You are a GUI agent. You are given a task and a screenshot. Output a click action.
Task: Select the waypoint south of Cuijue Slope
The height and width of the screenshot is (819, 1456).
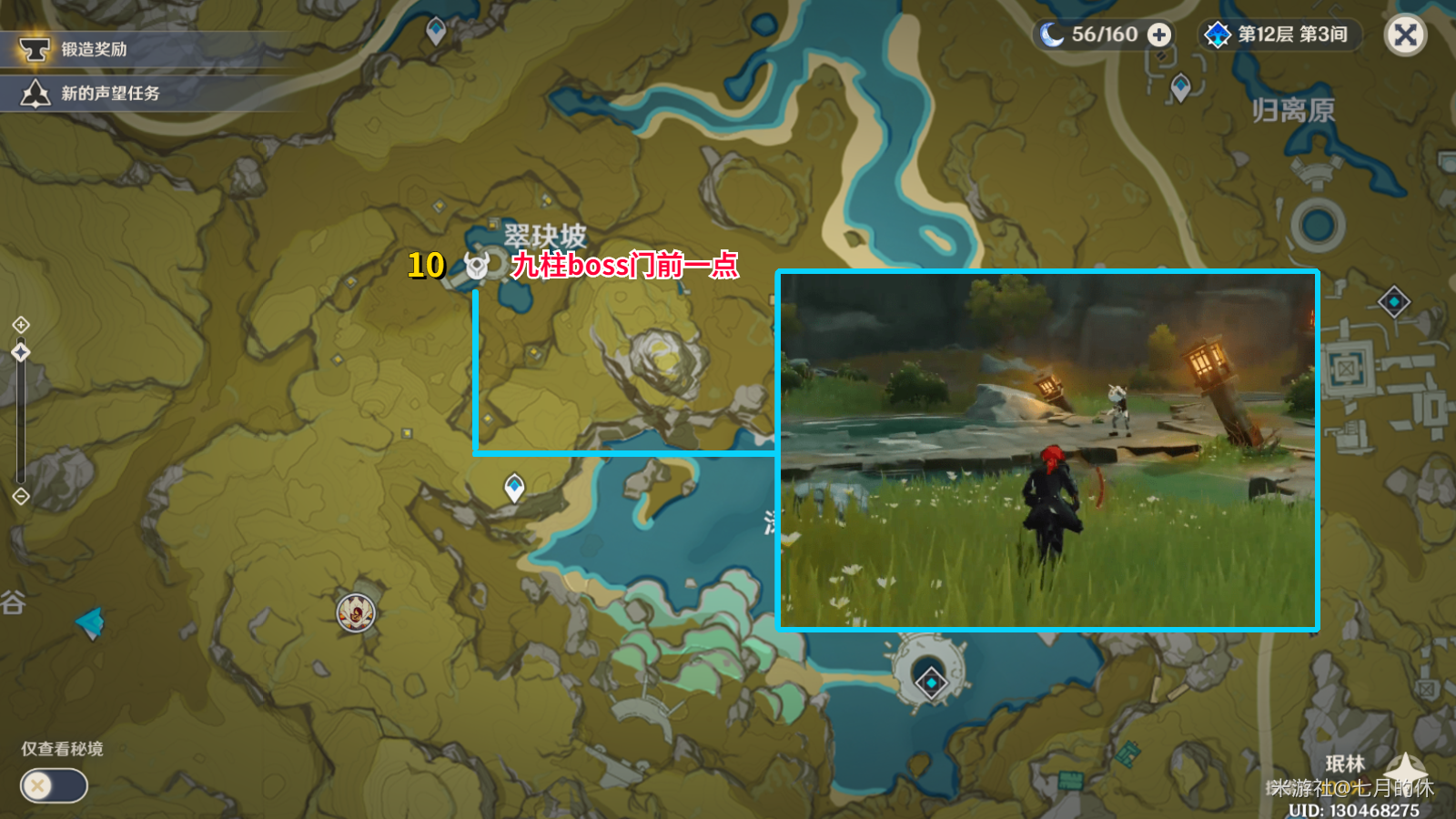514,487
